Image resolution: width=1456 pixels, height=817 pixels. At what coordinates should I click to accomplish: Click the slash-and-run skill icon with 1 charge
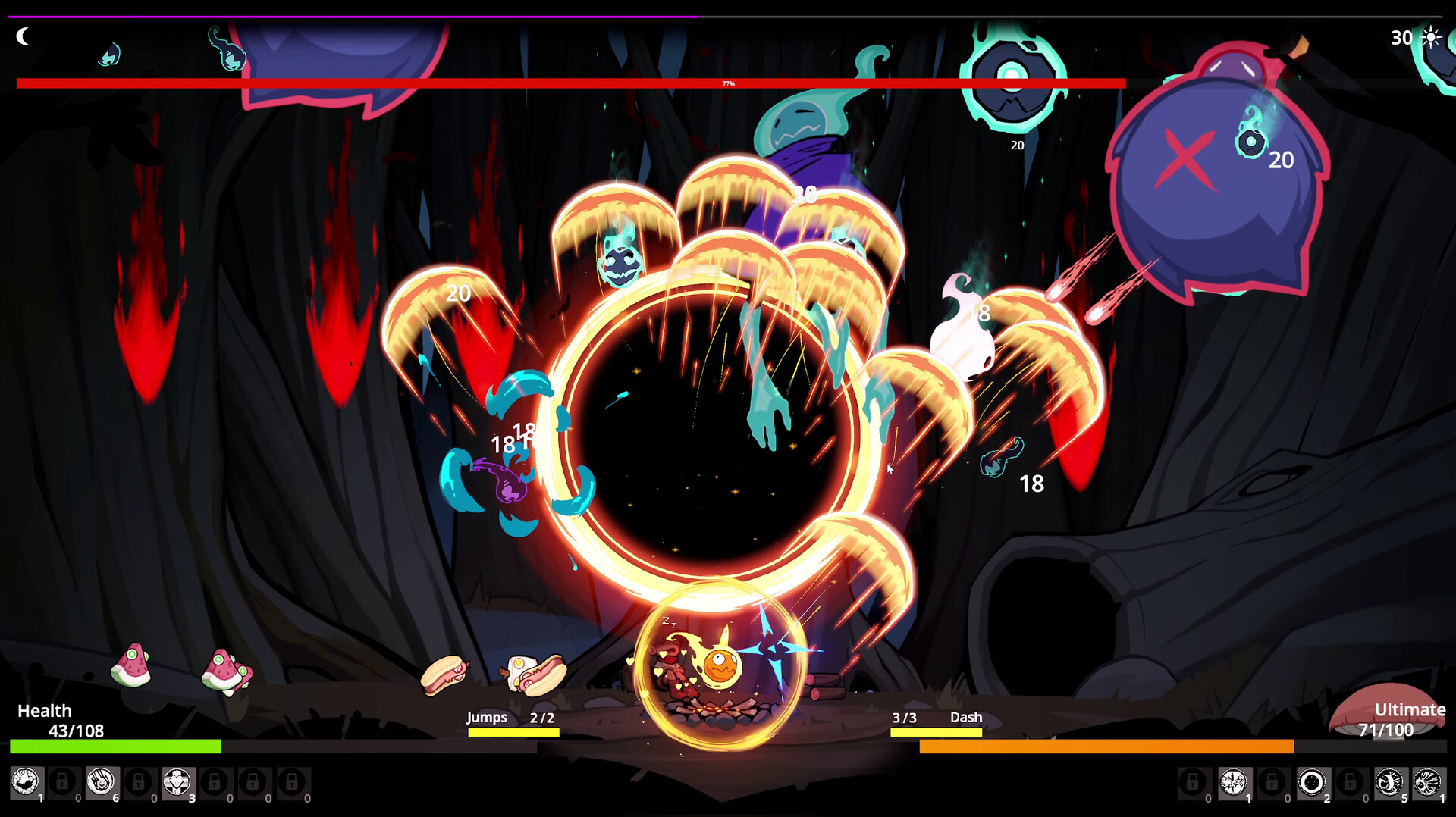(1234, 782)
